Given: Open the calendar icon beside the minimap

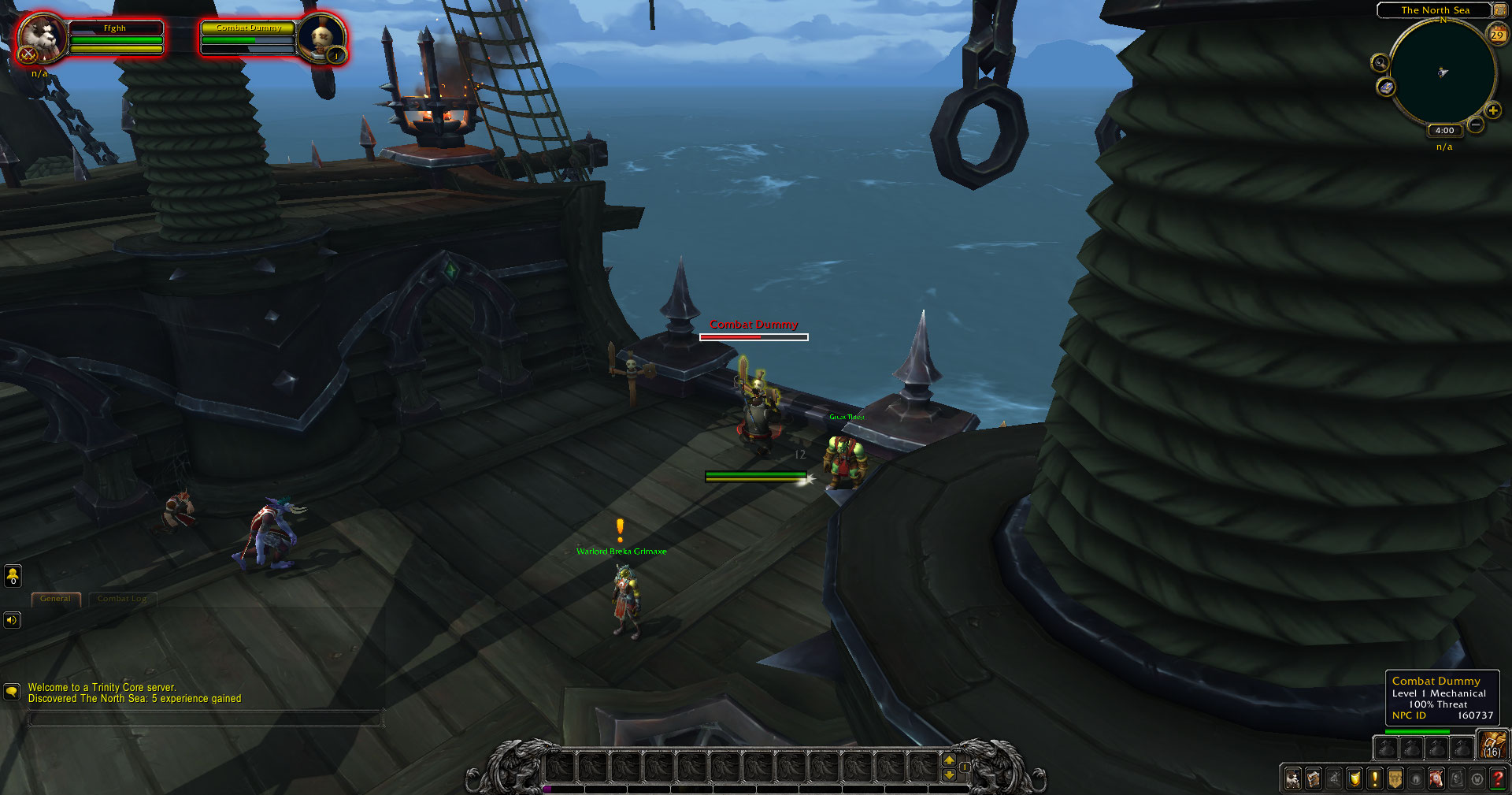Looking at the screenshot, I should click(1495, 35).
